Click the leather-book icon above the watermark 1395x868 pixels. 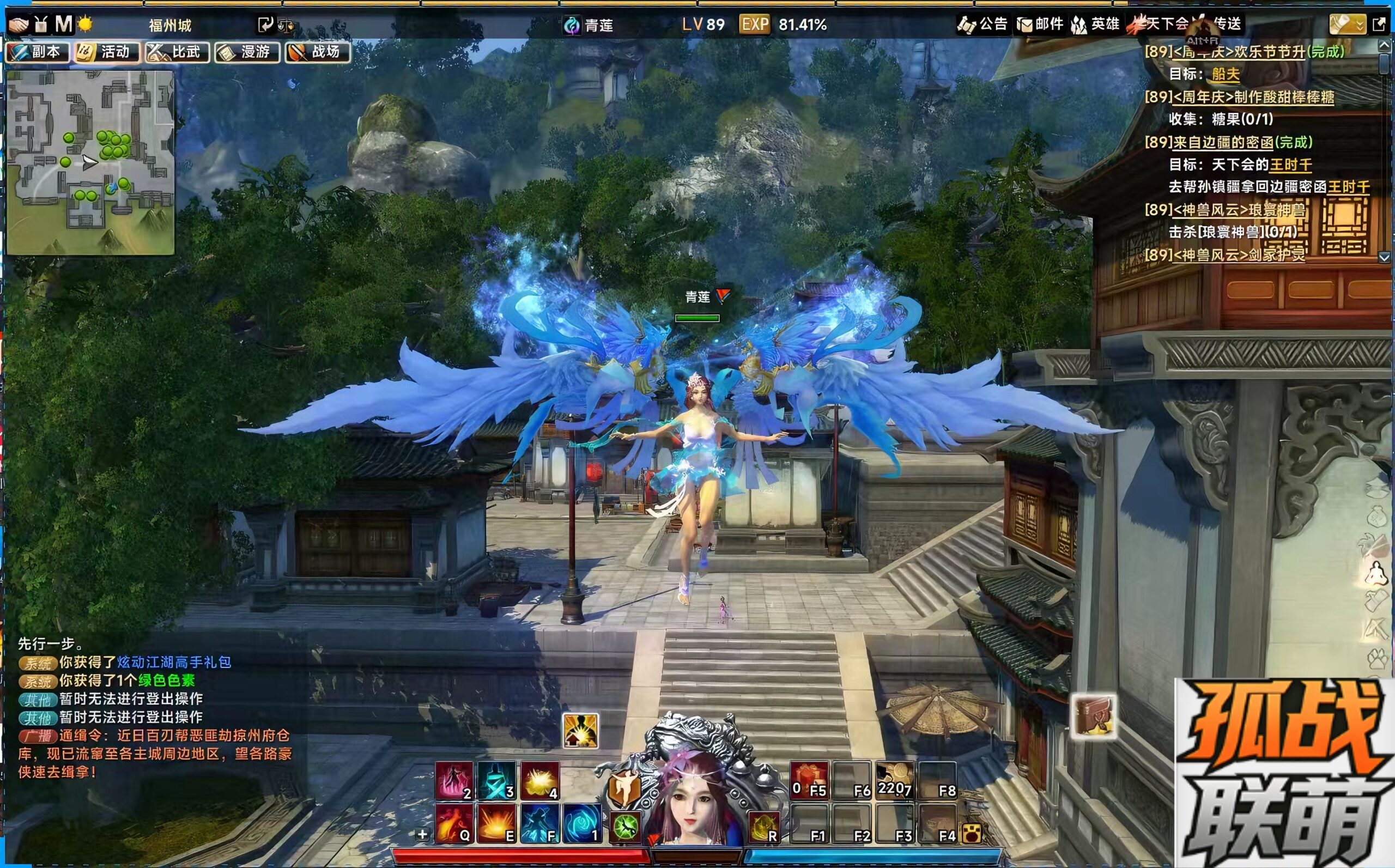pos(1094,716)
